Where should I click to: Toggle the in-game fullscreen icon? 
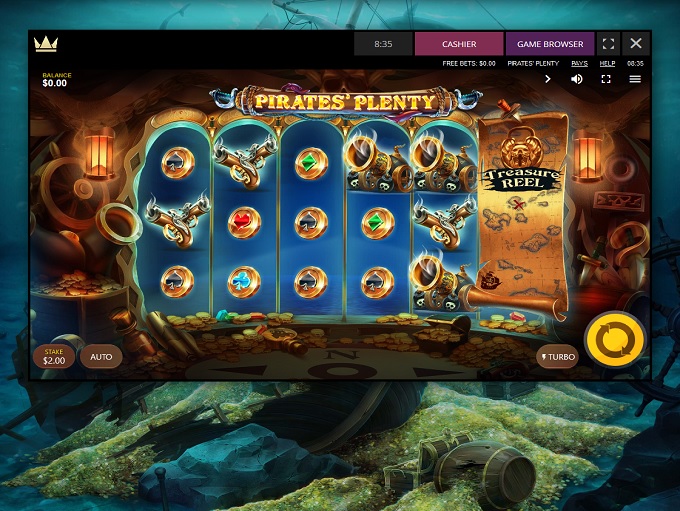[606, 79]
